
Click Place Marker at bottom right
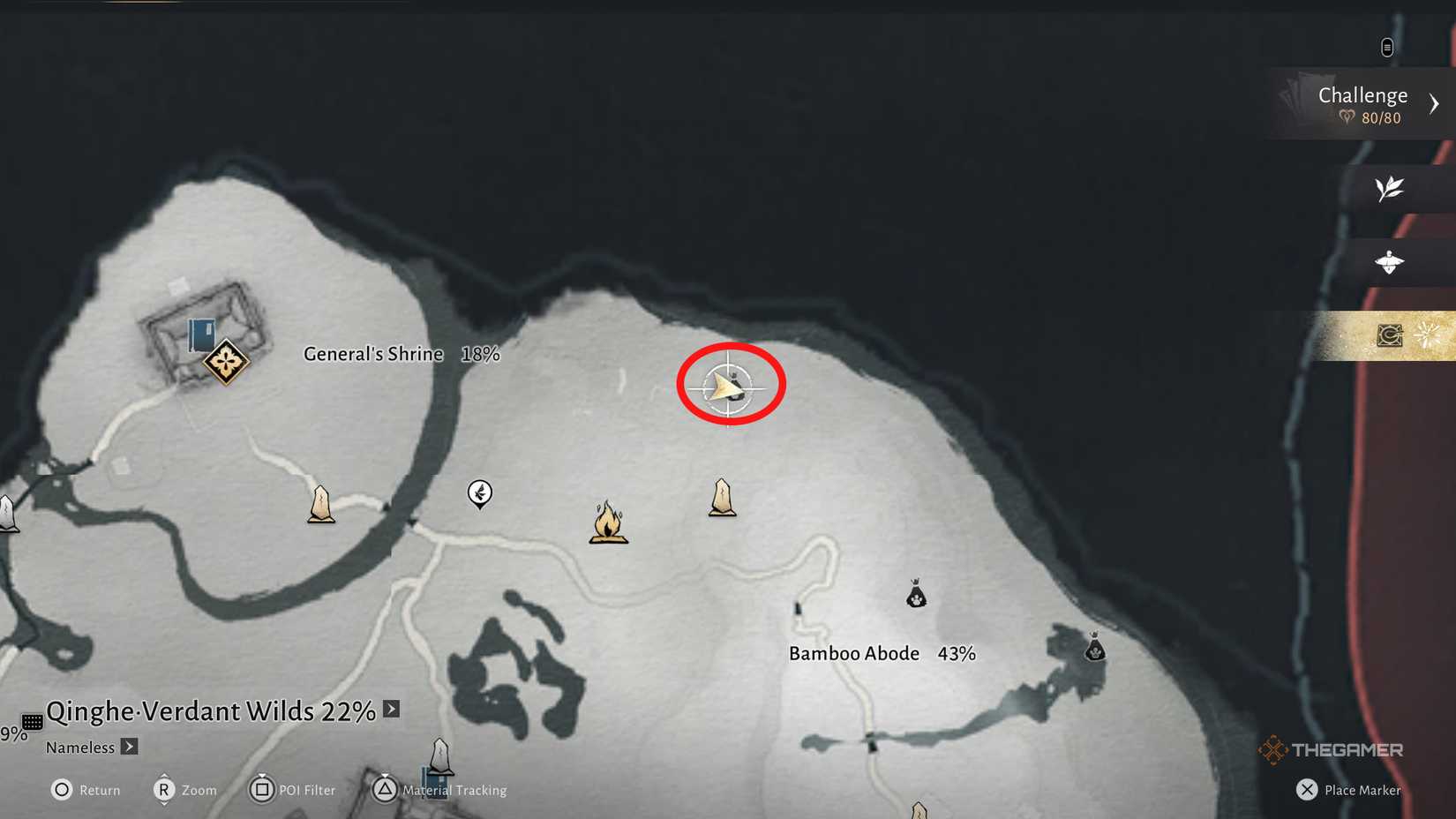point(1348,790)
